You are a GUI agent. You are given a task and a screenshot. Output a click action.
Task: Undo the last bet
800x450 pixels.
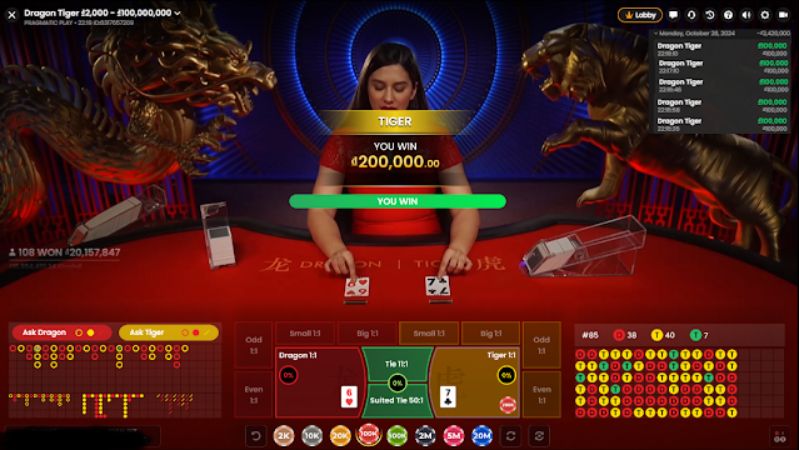click(256, 435)
